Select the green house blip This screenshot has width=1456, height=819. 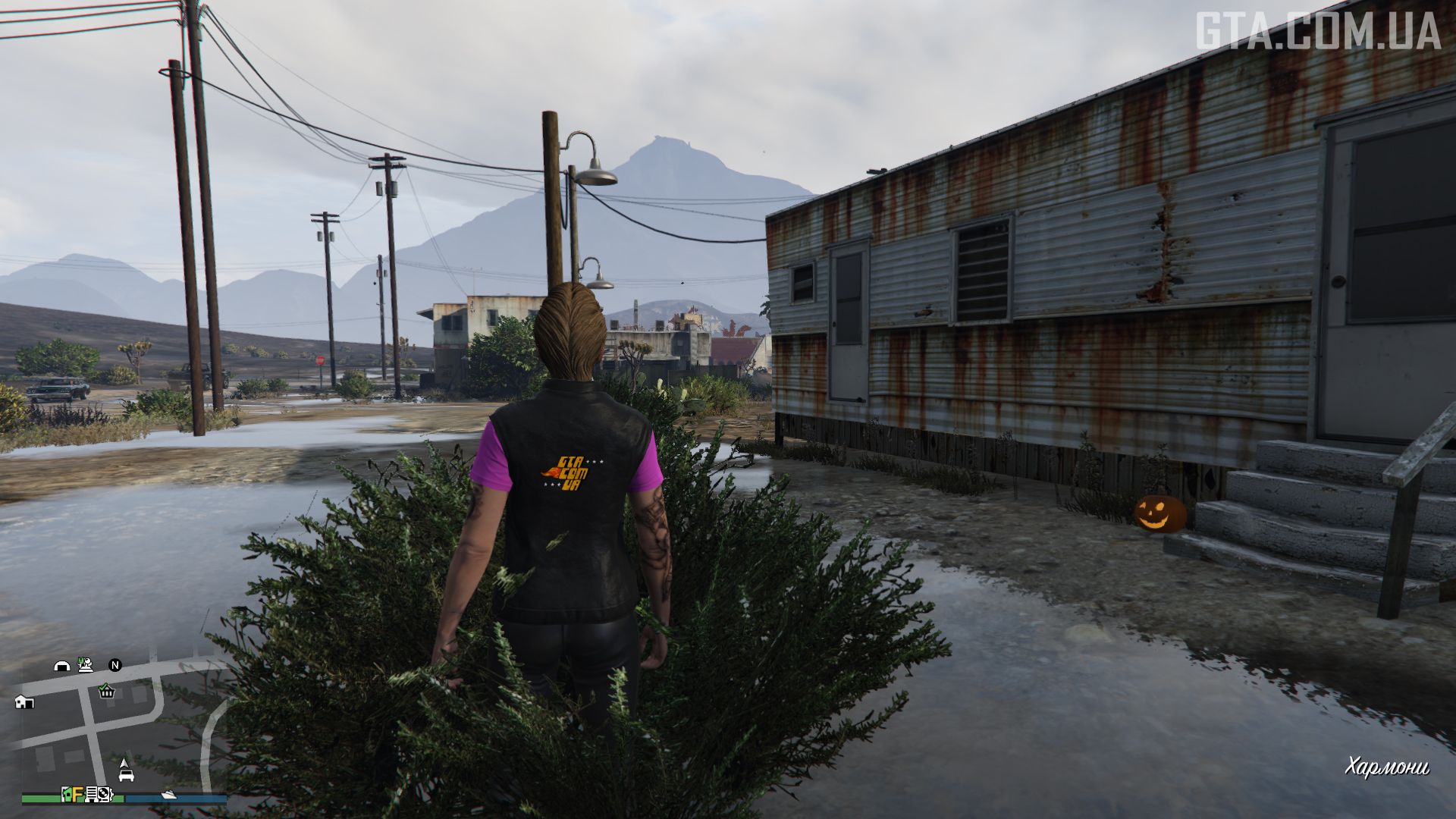67,794
